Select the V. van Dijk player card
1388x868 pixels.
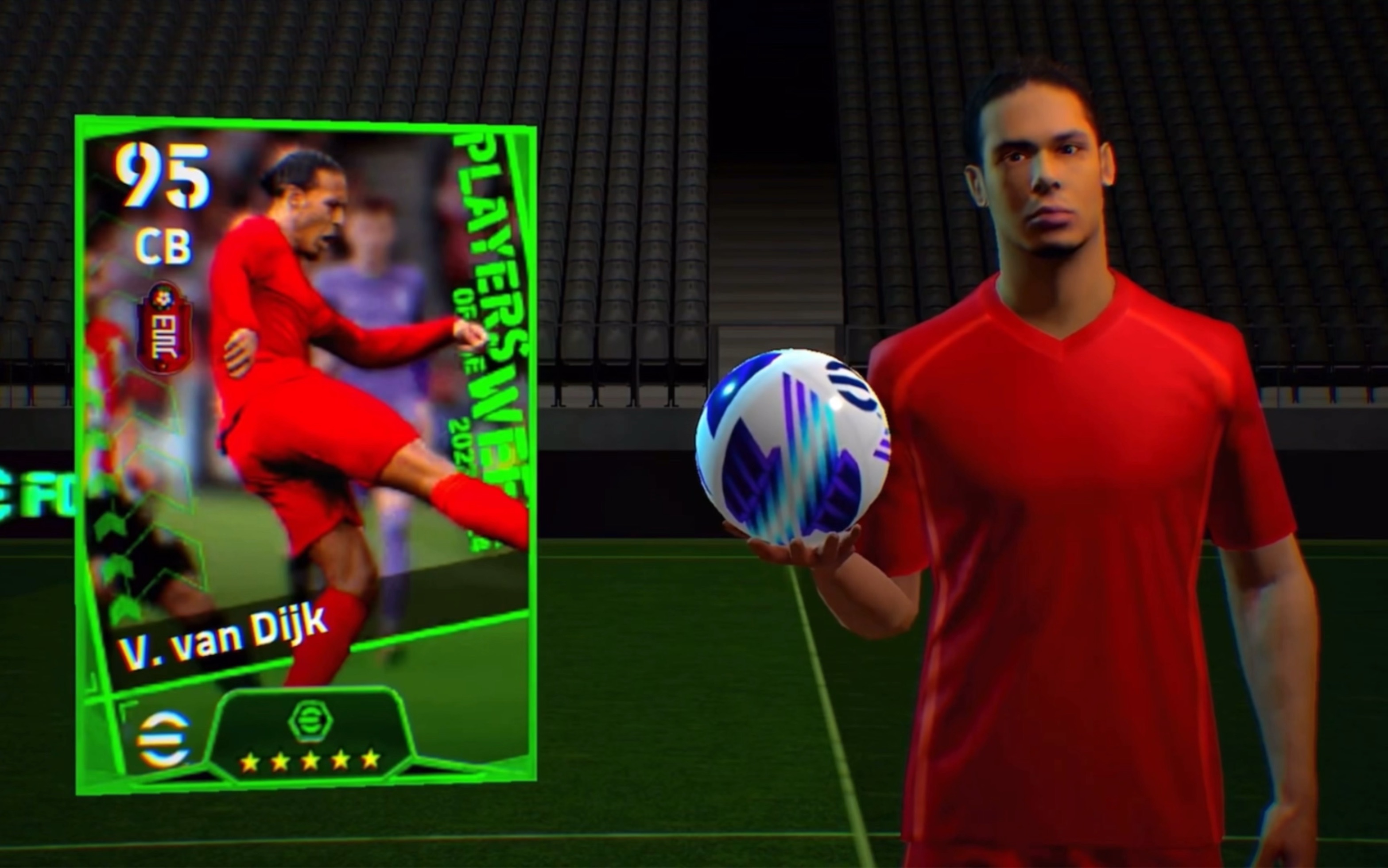[x=306, y=453]
